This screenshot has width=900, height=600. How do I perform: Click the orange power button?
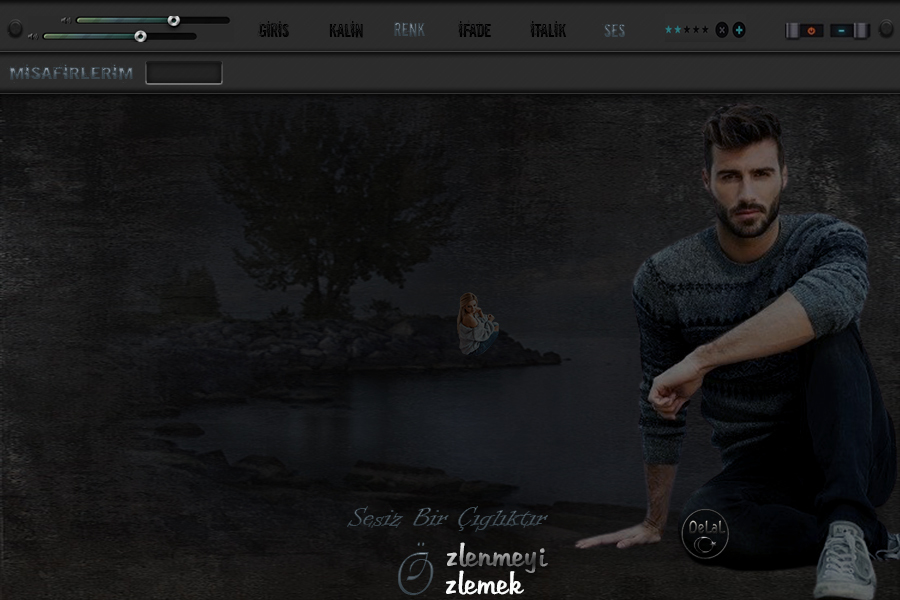(x=811, y=31)
